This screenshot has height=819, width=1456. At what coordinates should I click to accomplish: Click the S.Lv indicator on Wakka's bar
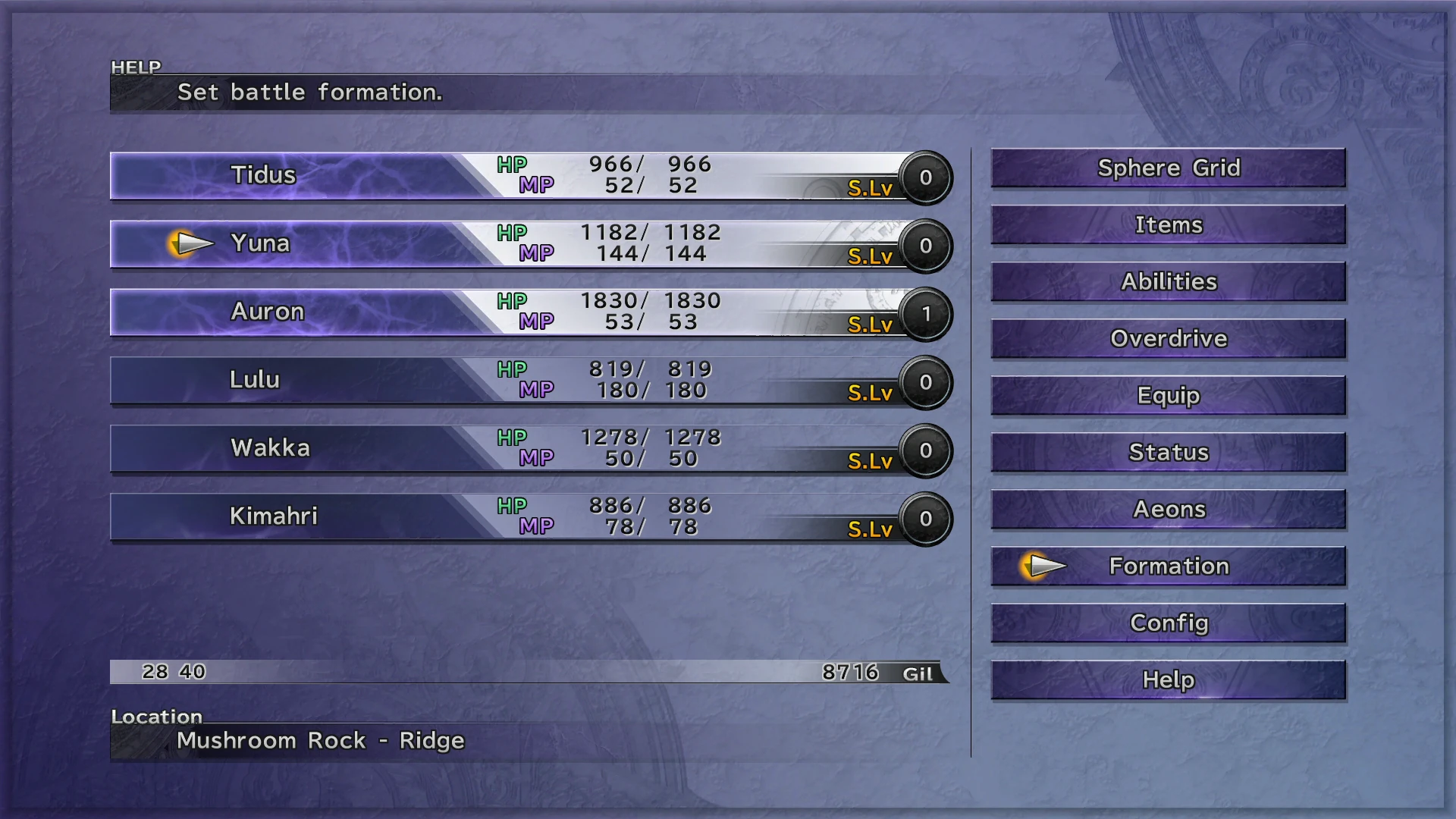(x=925, y=450)
